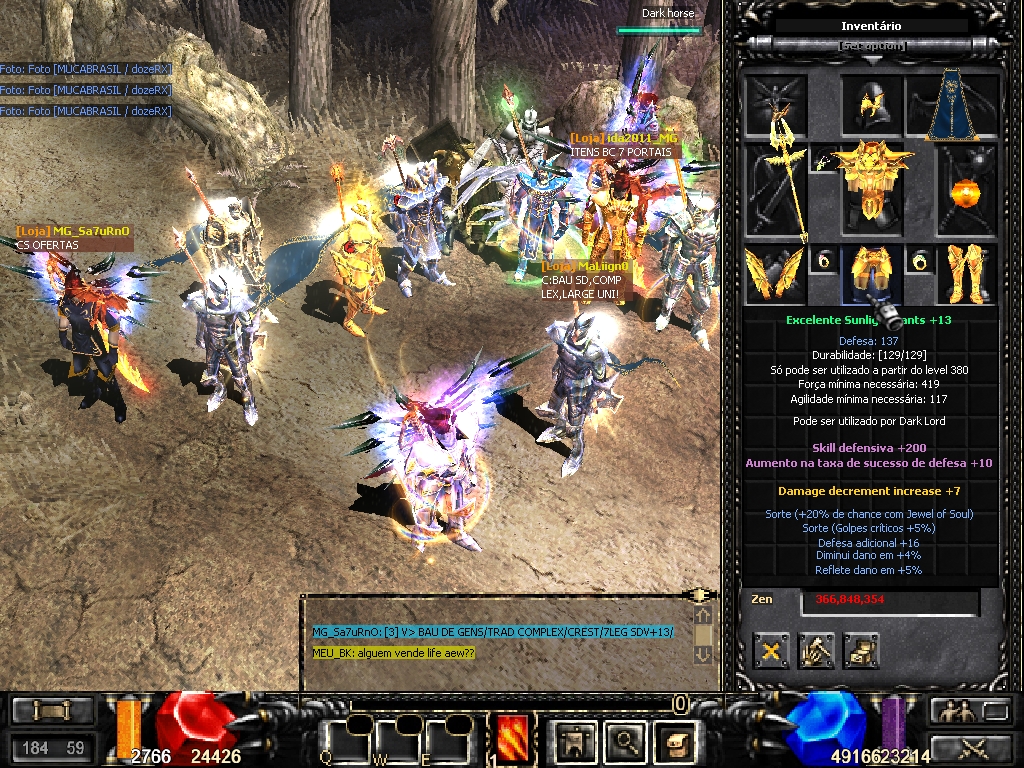Click the blue cape equipment slot
This screenshot has height=768, width=1024.
coord(953,105)
